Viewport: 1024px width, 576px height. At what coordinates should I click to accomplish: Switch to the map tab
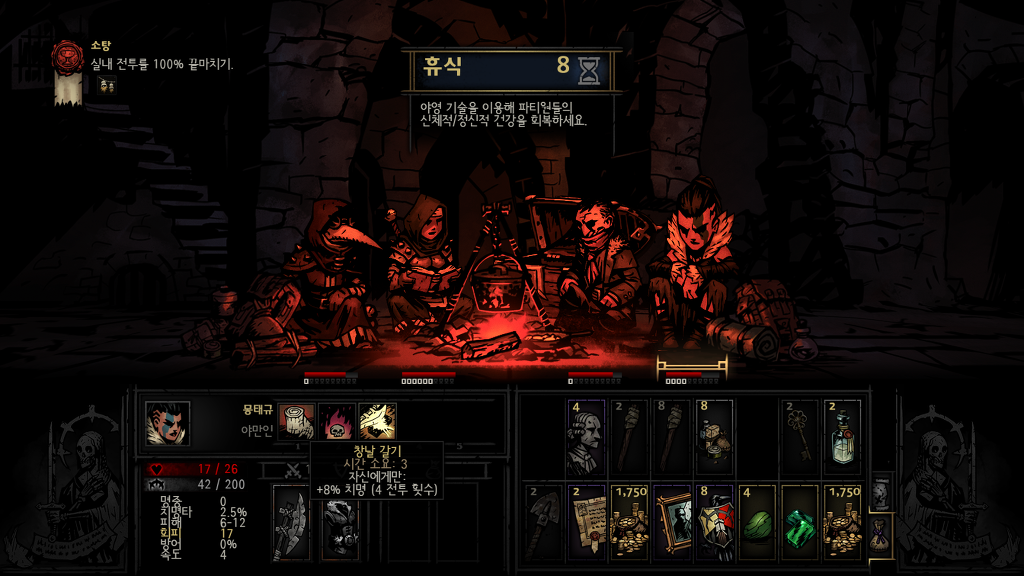(880, 493)
